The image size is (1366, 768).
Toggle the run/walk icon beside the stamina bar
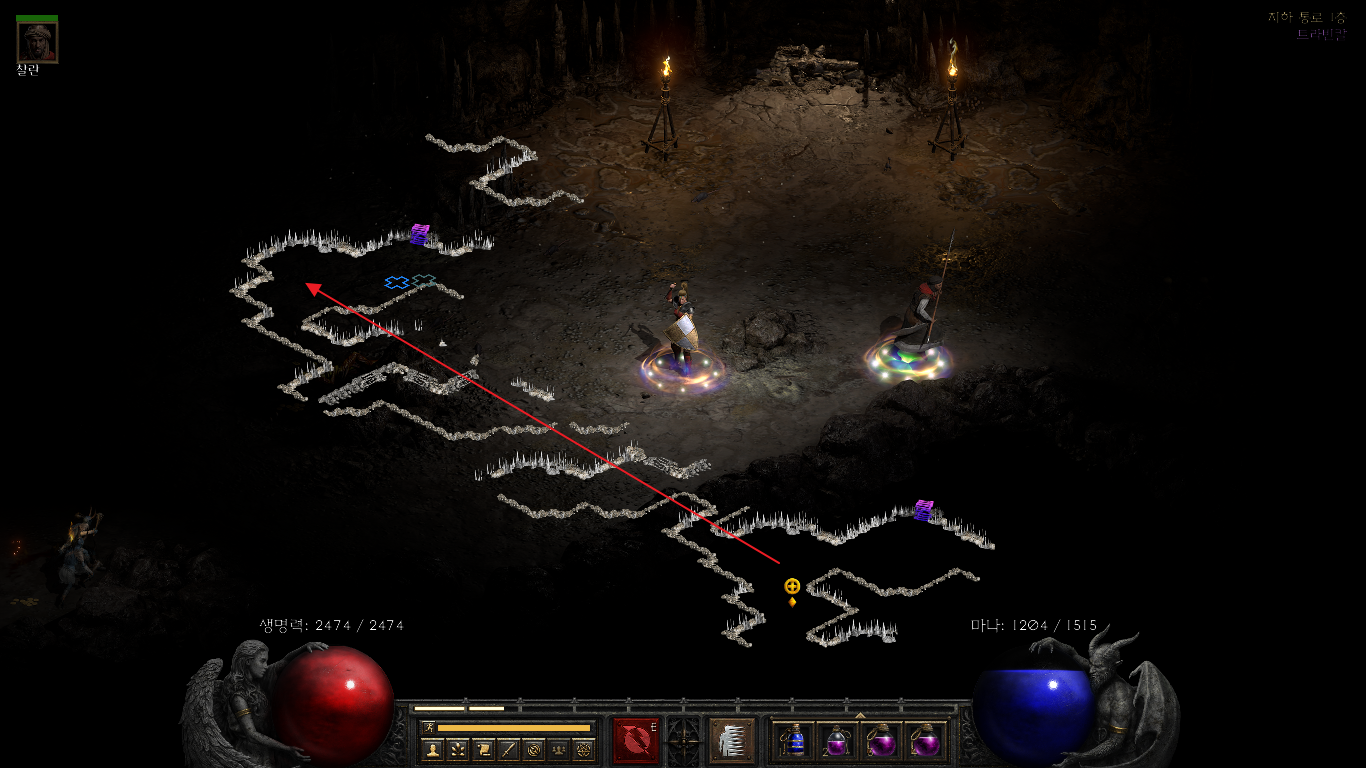[429, 727]
